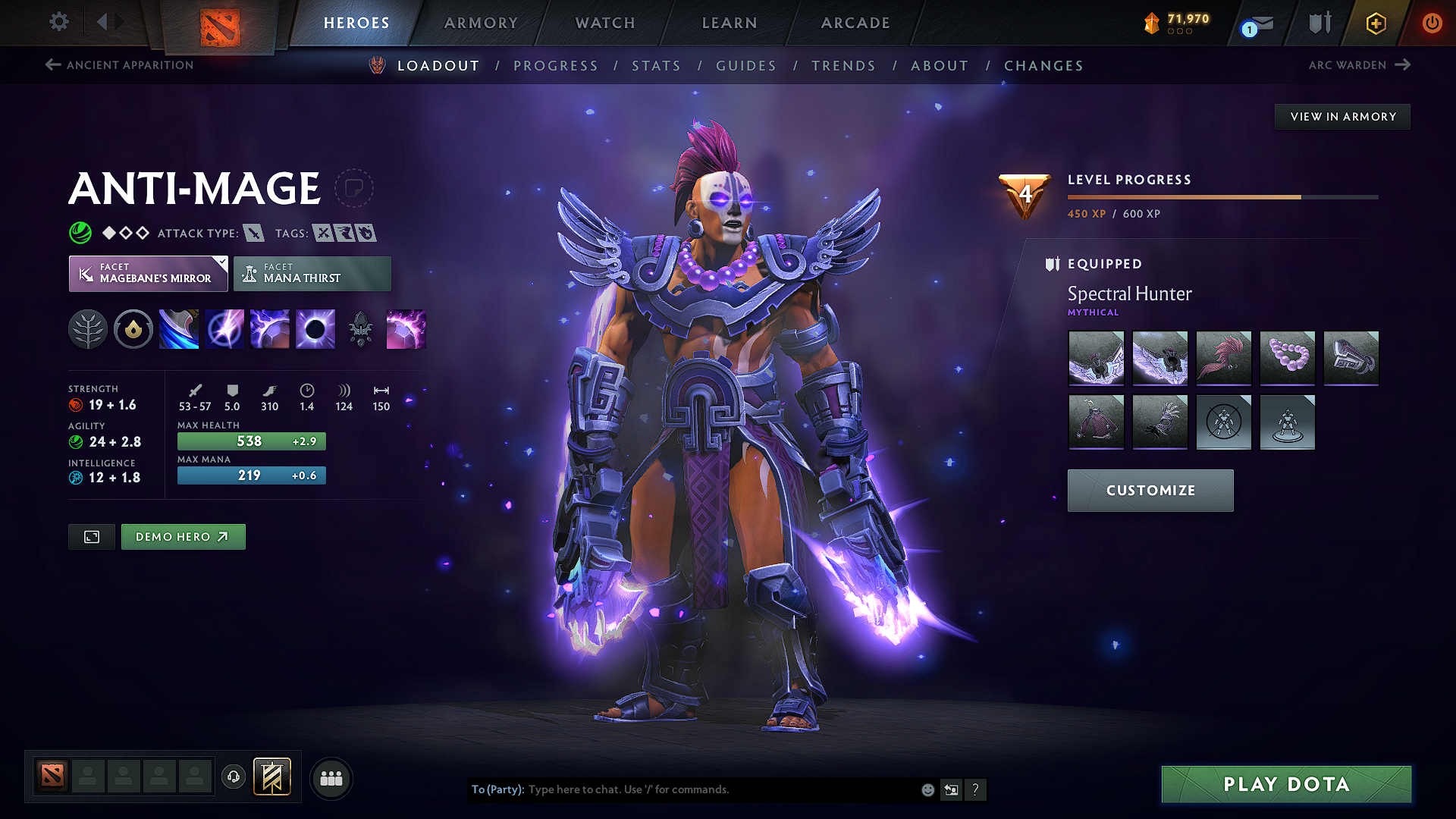
Task: Open the Blink ability details
Action: [224, 328]
